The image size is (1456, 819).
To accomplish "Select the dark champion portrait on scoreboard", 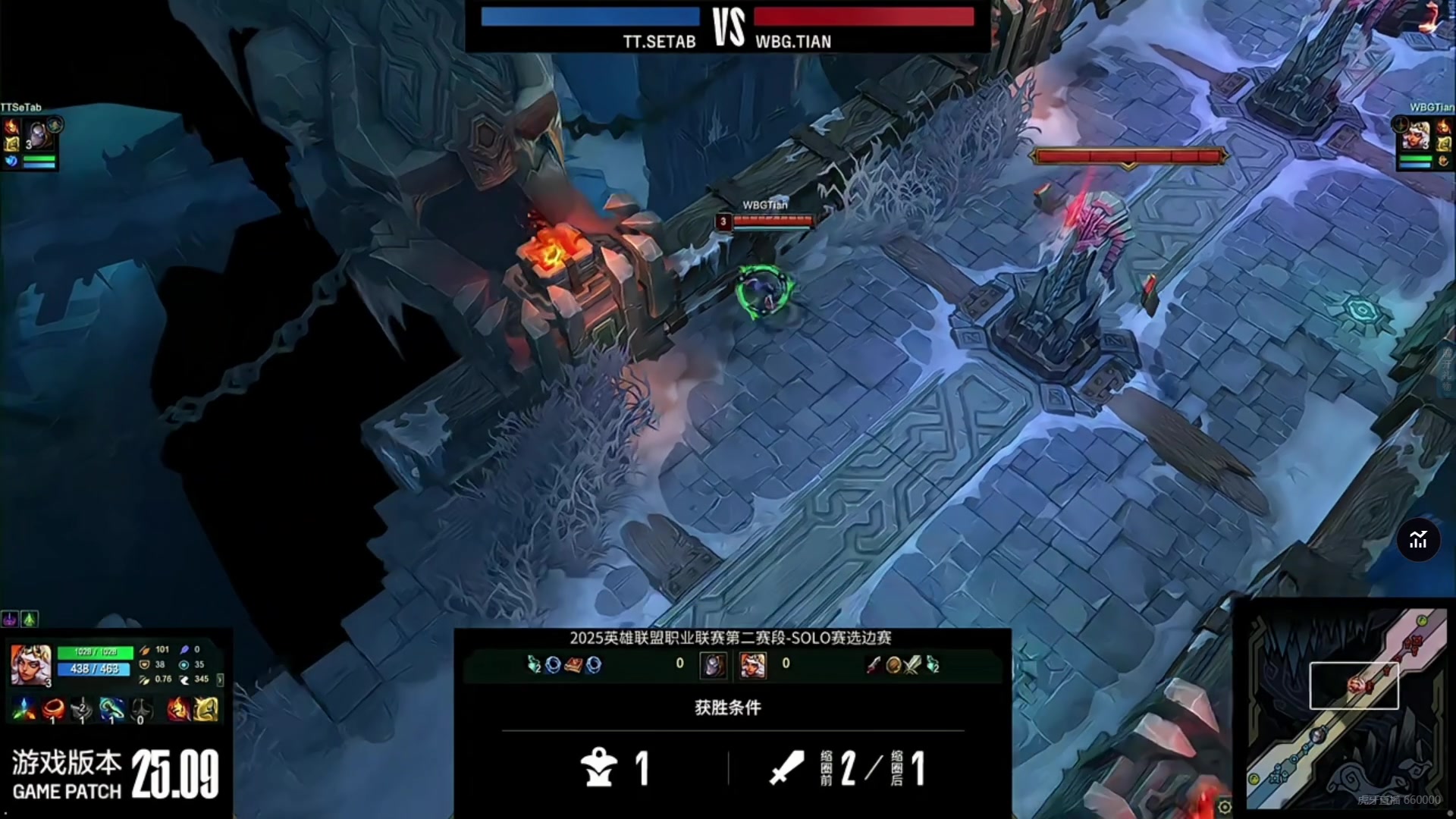I will (713, 665).
